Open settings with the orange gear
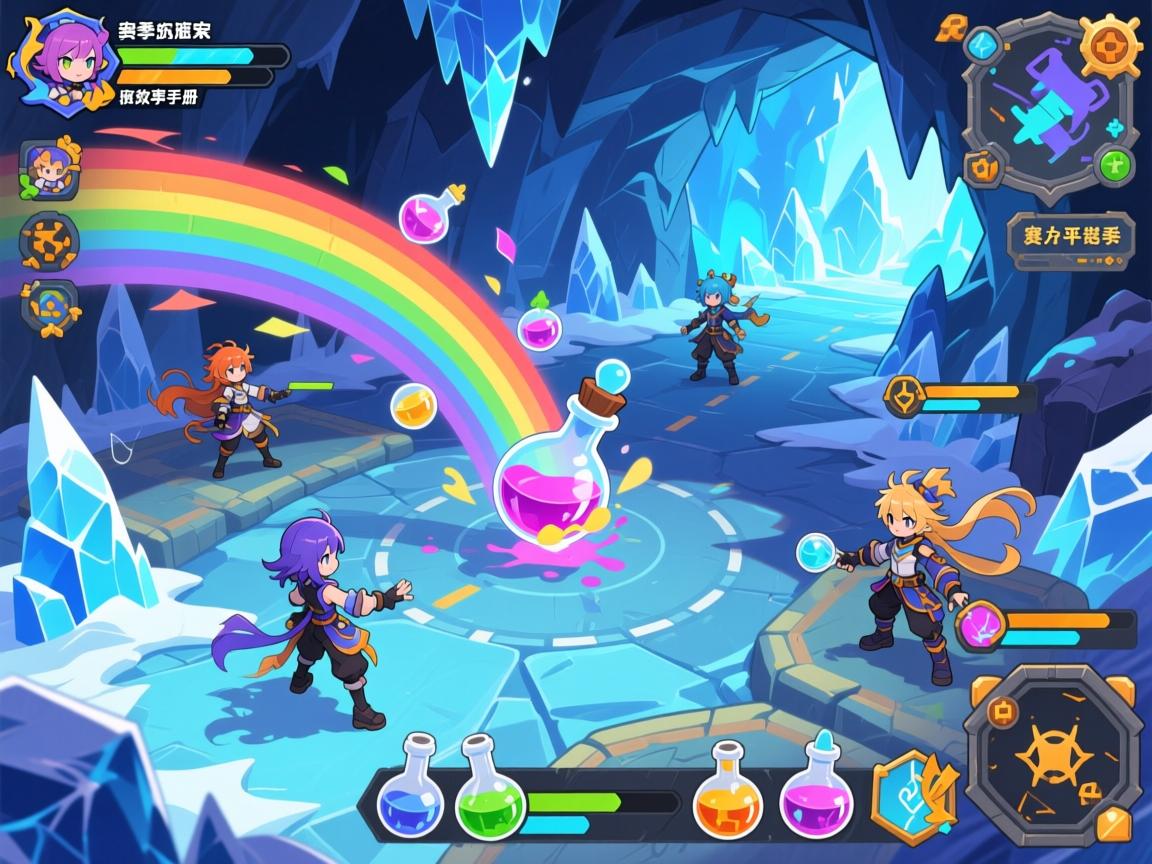The width and height of the screenshot is (1152, 864). (1110, 45)
